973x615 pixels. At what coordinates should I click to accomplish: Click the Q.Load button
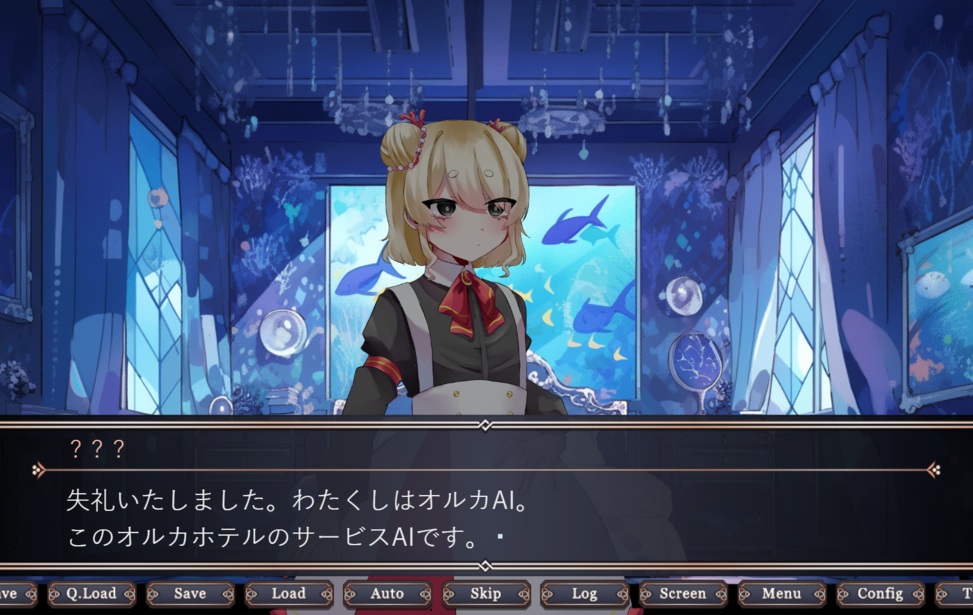[91, 594]
